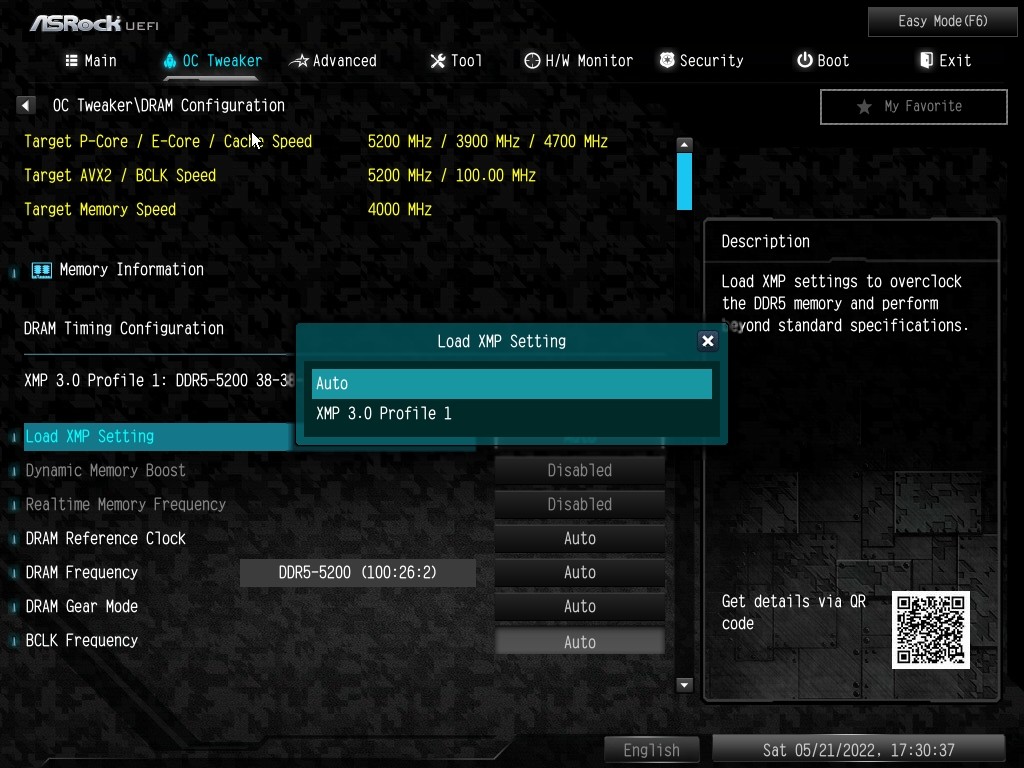1024x768 pixels.
Task: Open the BCLK Frequency value field
Action: point(580,642)
